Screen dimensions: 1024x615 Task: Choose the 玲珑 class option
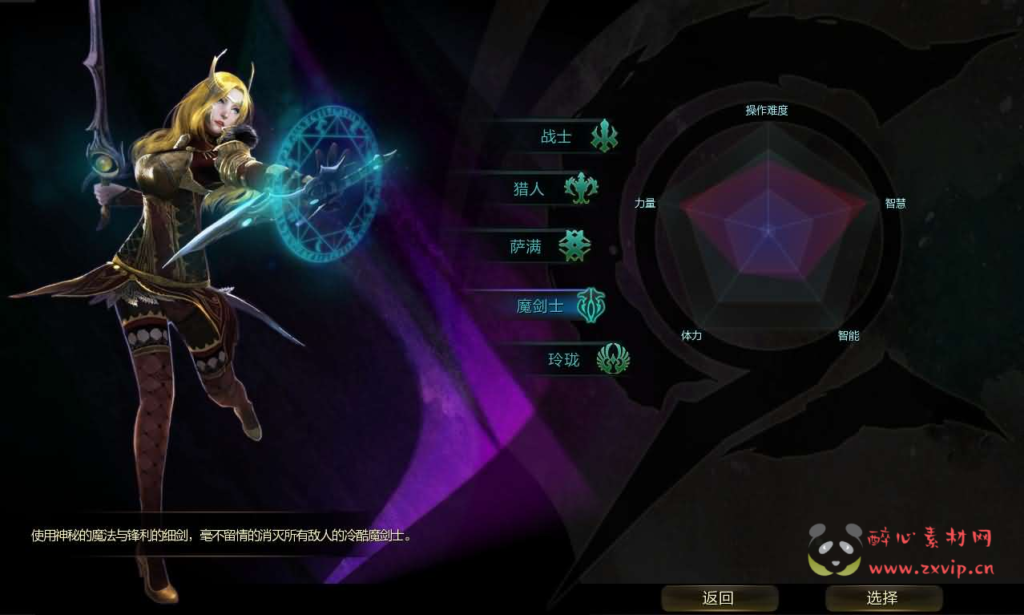click(x=564, y=359)
